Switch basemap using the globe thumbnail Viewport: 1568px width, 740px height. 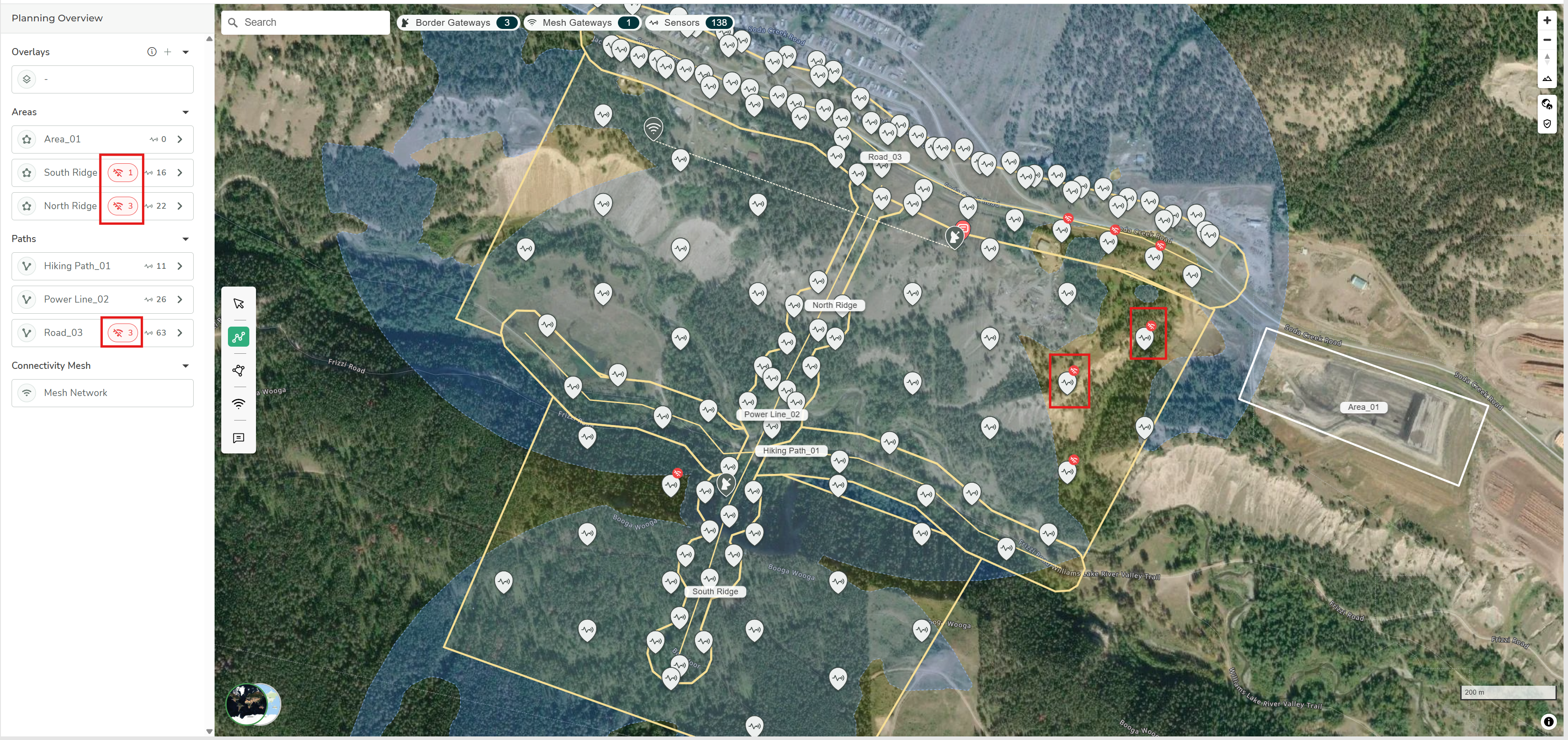253,704
